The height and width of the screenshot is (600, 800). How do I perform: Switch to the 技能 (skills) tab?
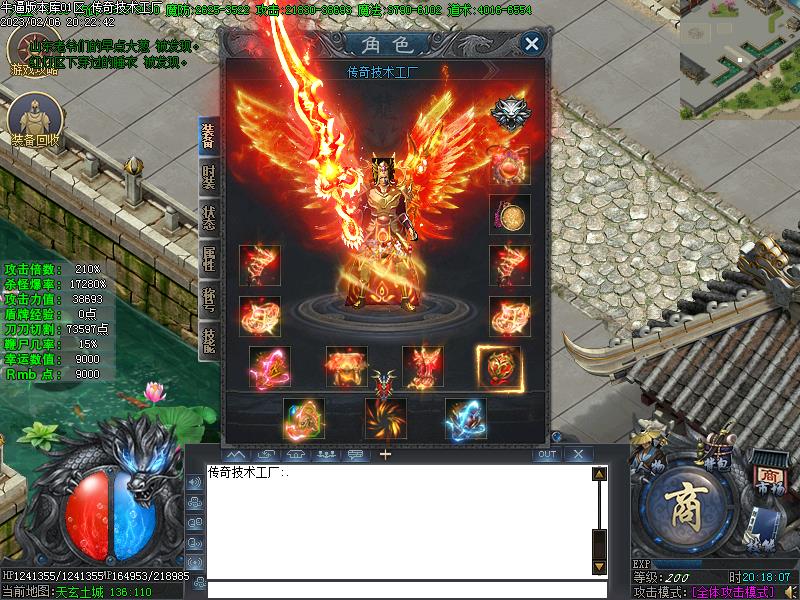pos(208,338)
